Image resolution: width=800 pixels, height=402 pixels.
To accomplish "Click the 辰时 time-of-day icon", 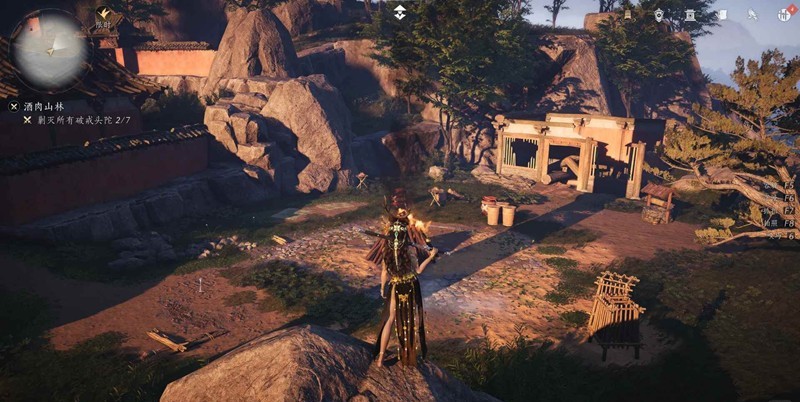I will click(x=103, y=15).
